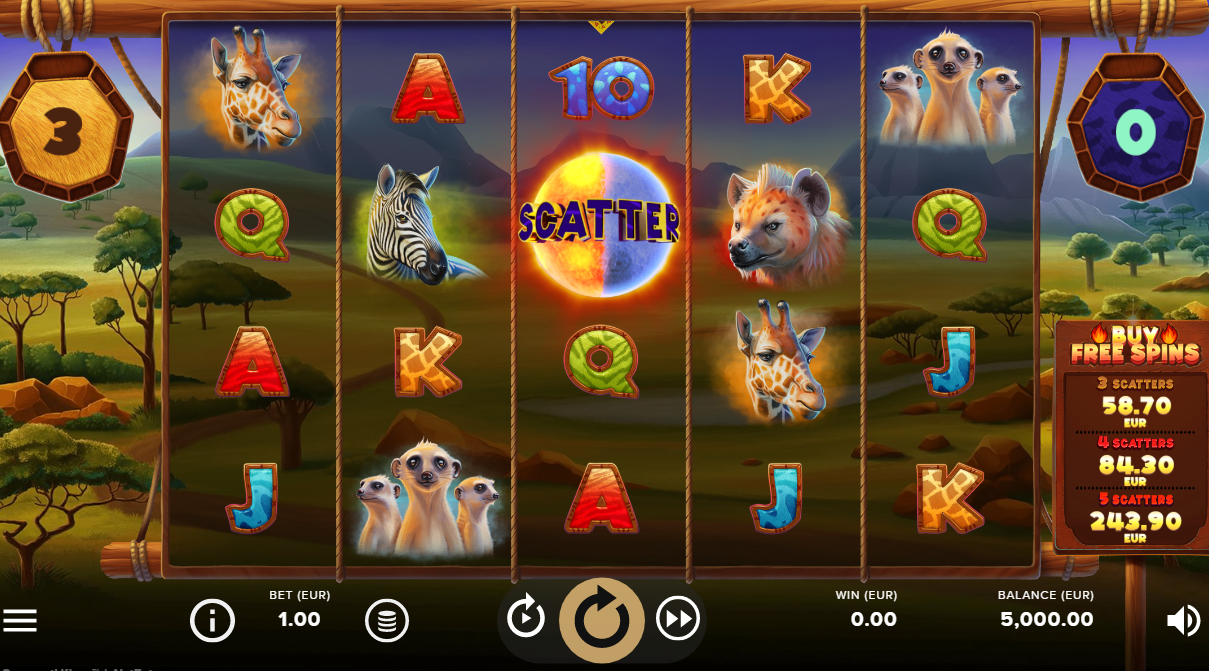This screenshot has height=671, width=1209.
Task: Open the bet coin stack selector
Action: [387, 621]
